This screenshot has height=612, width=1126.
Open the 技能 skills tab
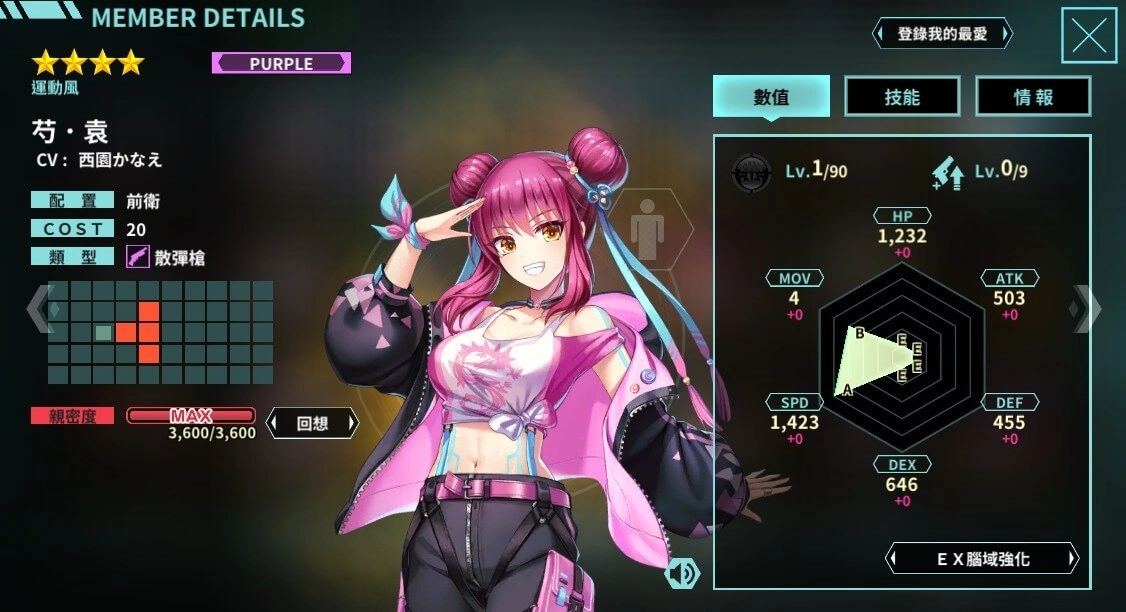[902, 96]
